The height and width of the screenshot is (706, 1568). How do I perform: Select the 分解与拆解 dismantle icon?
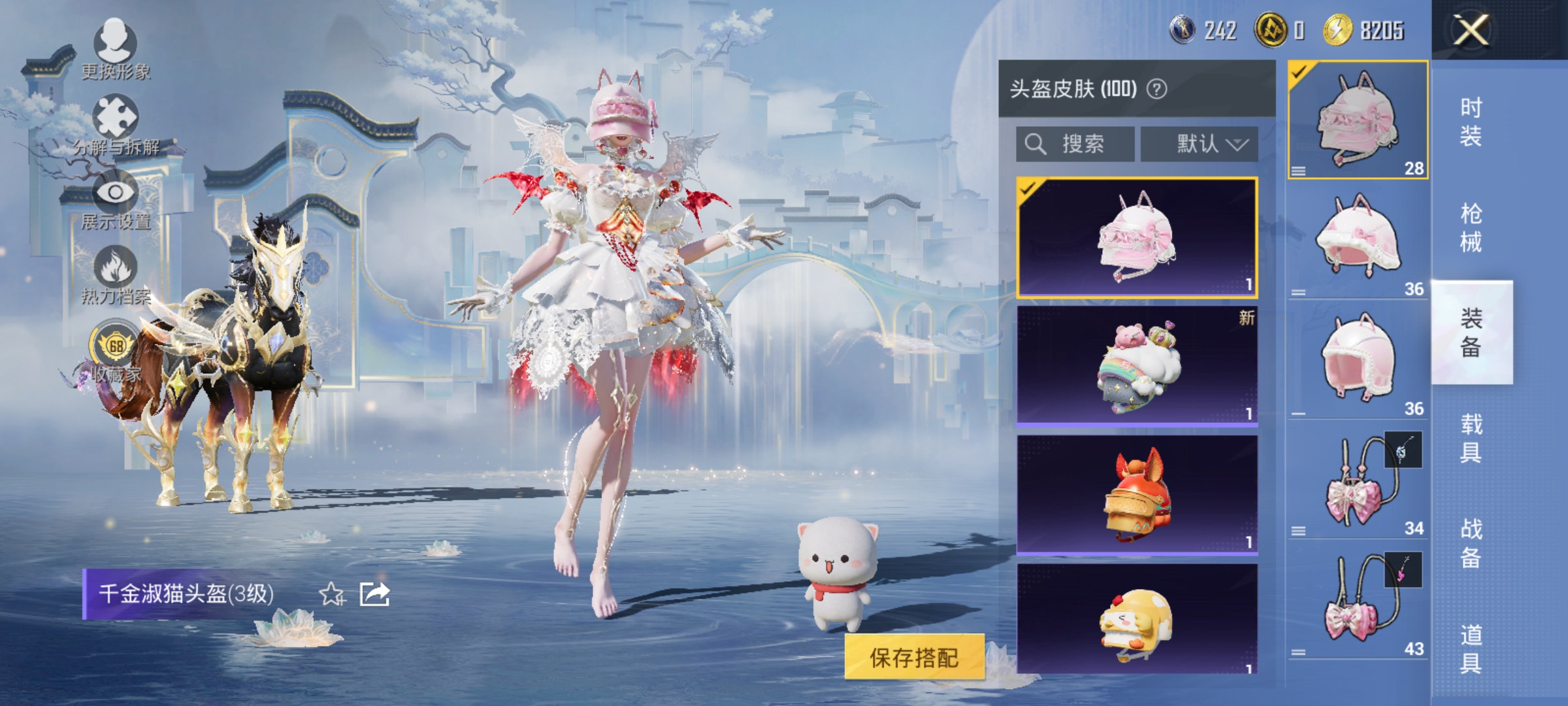point(114,114)
